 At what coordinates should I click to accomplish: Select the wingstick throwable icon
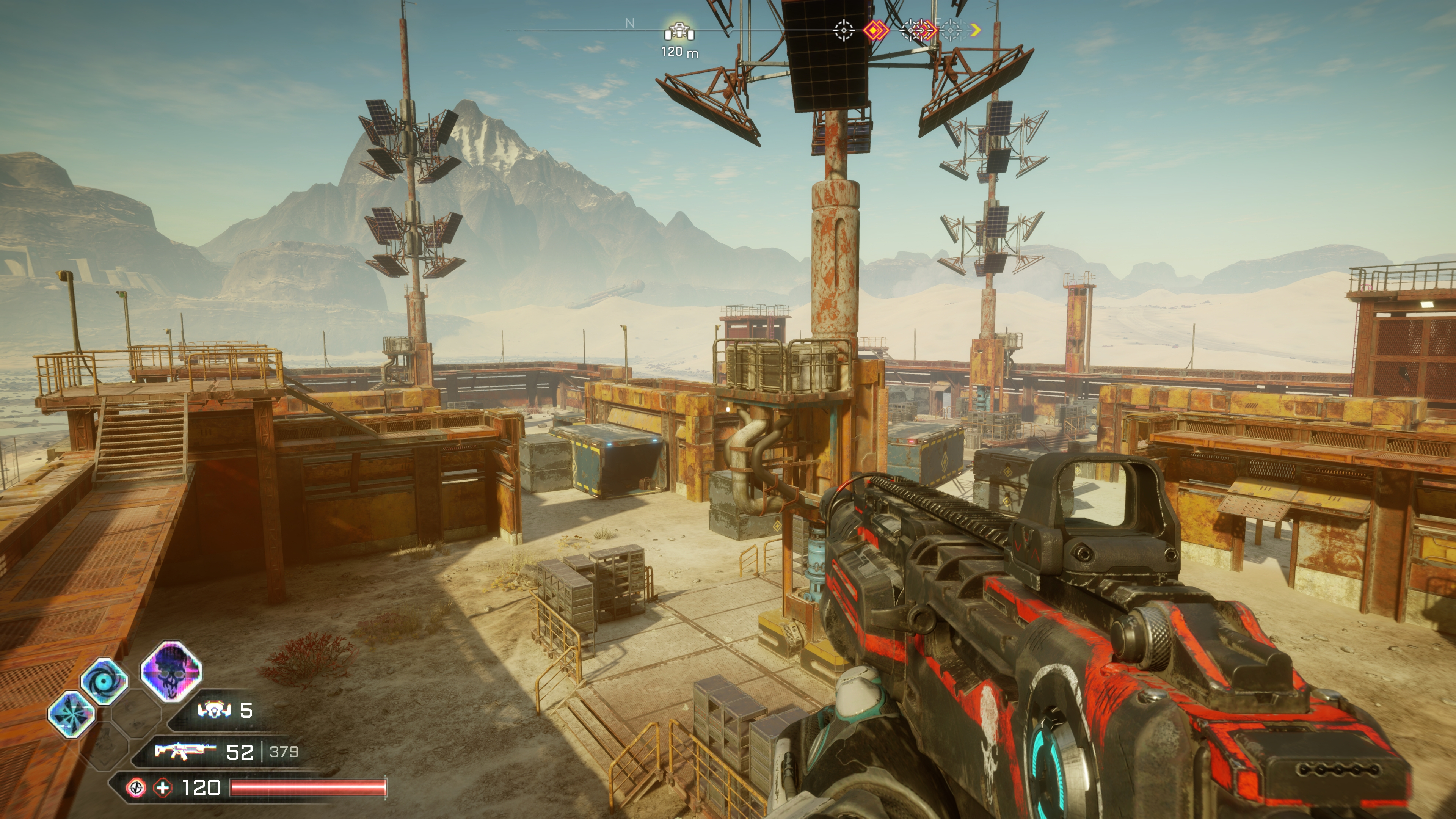(214, 710)
